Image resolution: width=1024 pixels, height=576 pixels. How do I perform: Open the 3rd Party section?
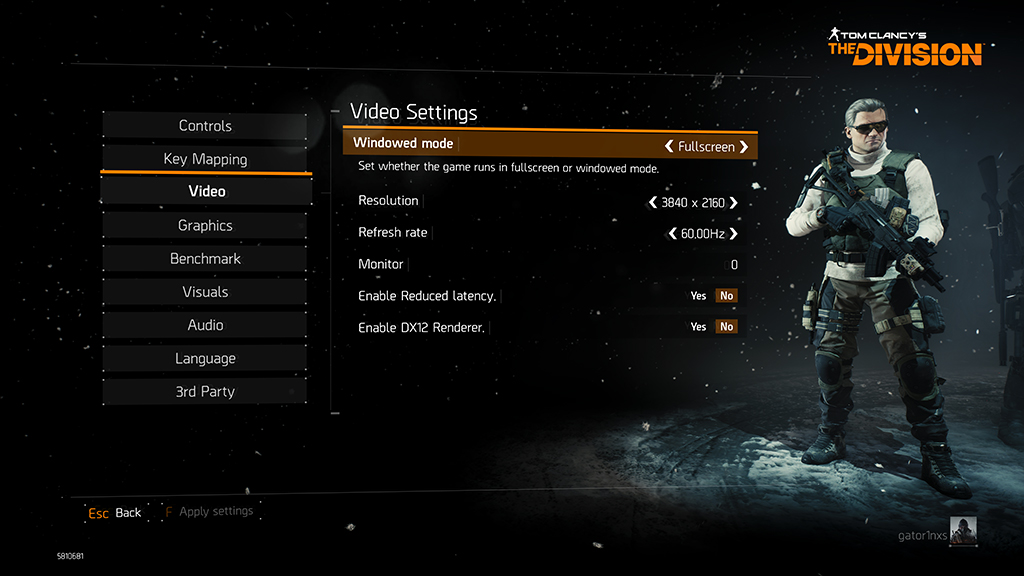point(205,392)
